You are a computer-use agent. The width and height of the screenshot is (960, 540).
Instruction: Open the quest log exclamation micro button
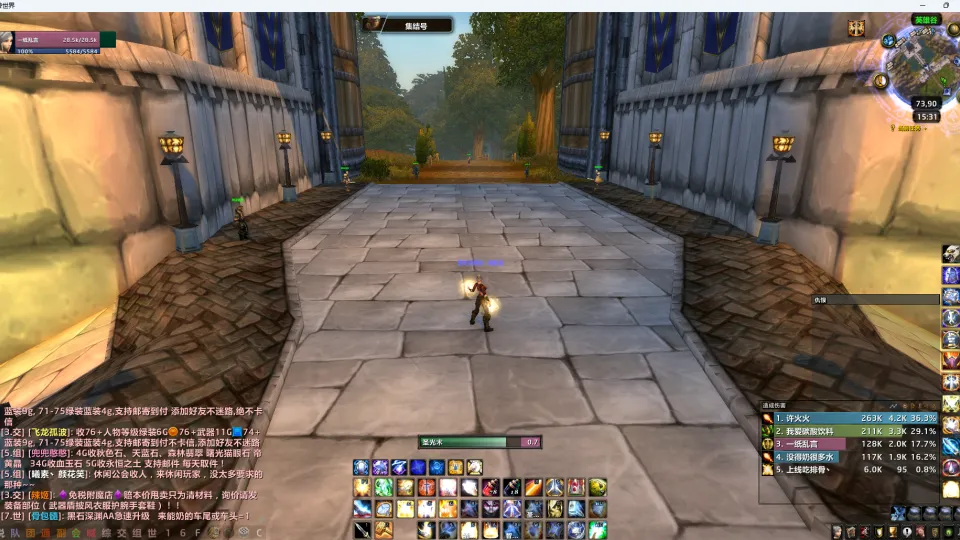pos(907,532)
